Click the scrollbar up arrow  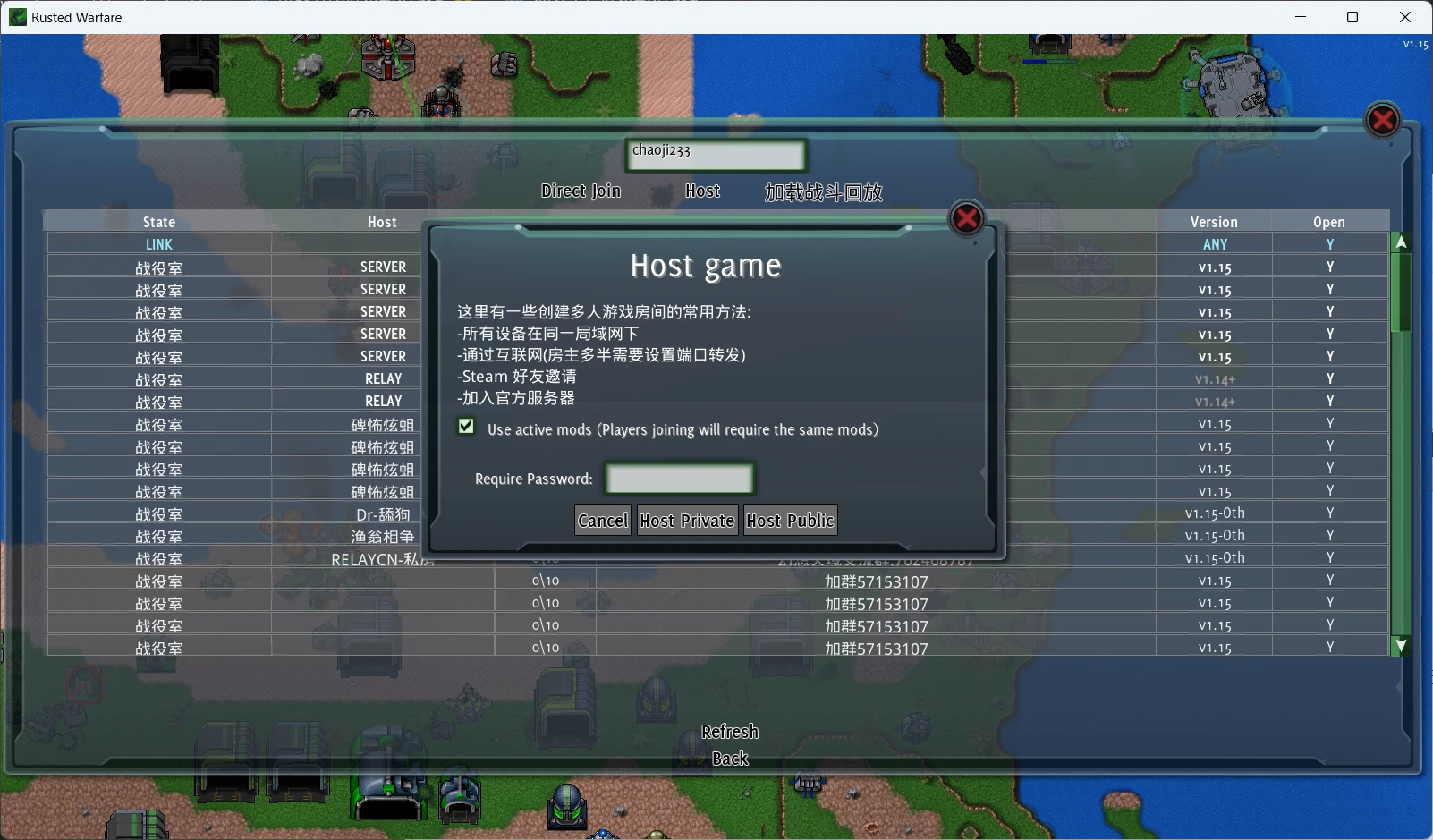pos(1400,240)
